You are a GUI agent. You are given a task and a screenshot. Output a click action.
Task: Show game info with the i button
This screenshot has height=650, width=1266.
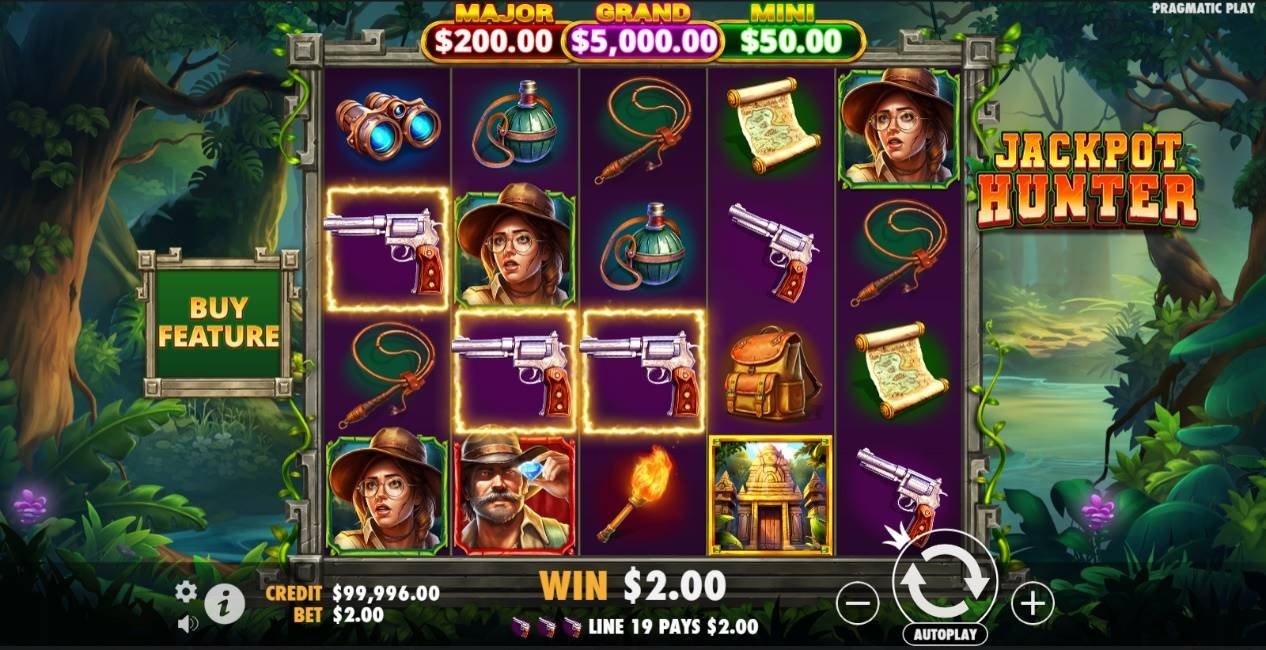[x=225, y=604]
